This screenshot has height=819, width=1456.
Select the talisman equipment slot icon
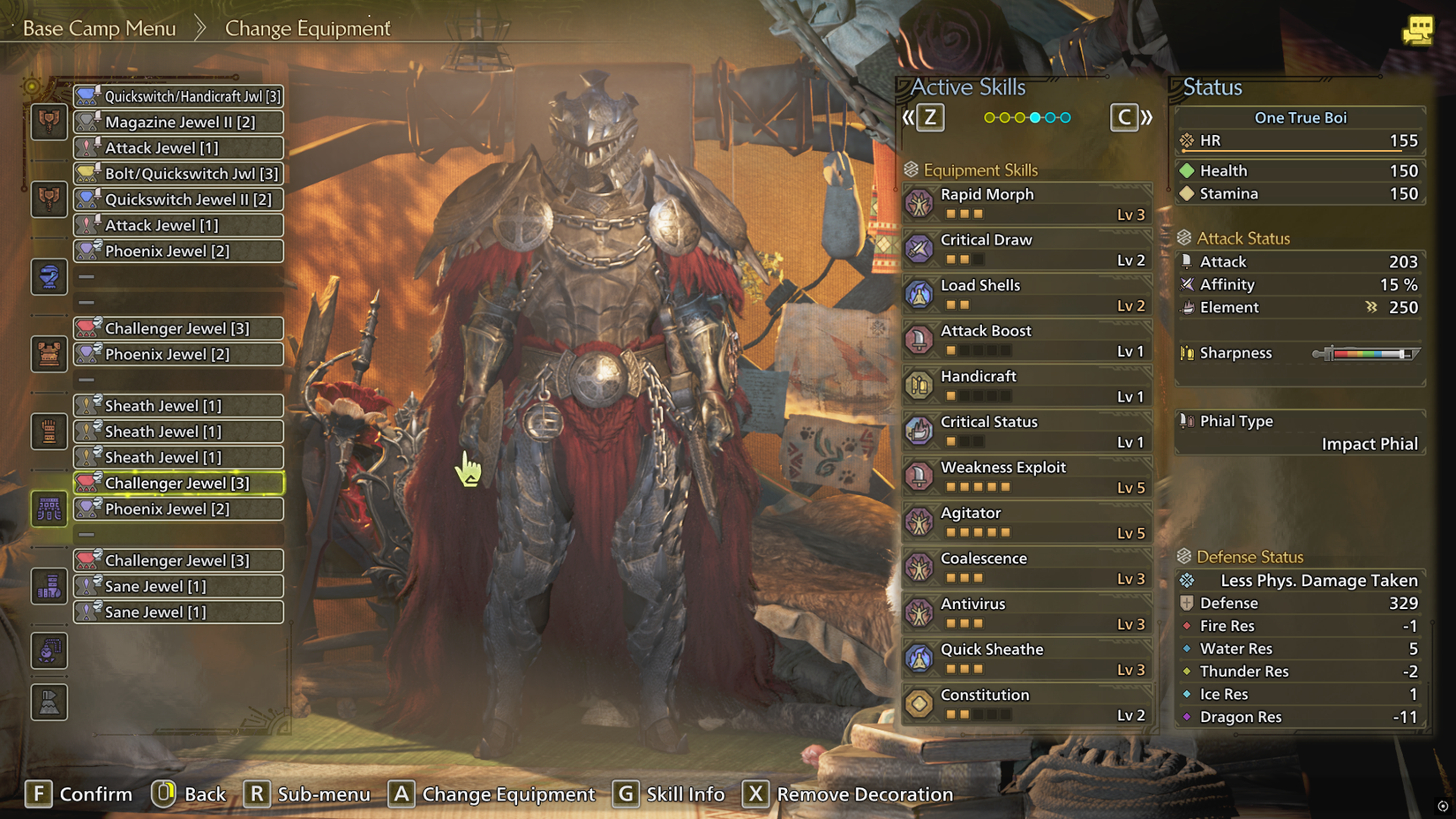tap(49, 651)
